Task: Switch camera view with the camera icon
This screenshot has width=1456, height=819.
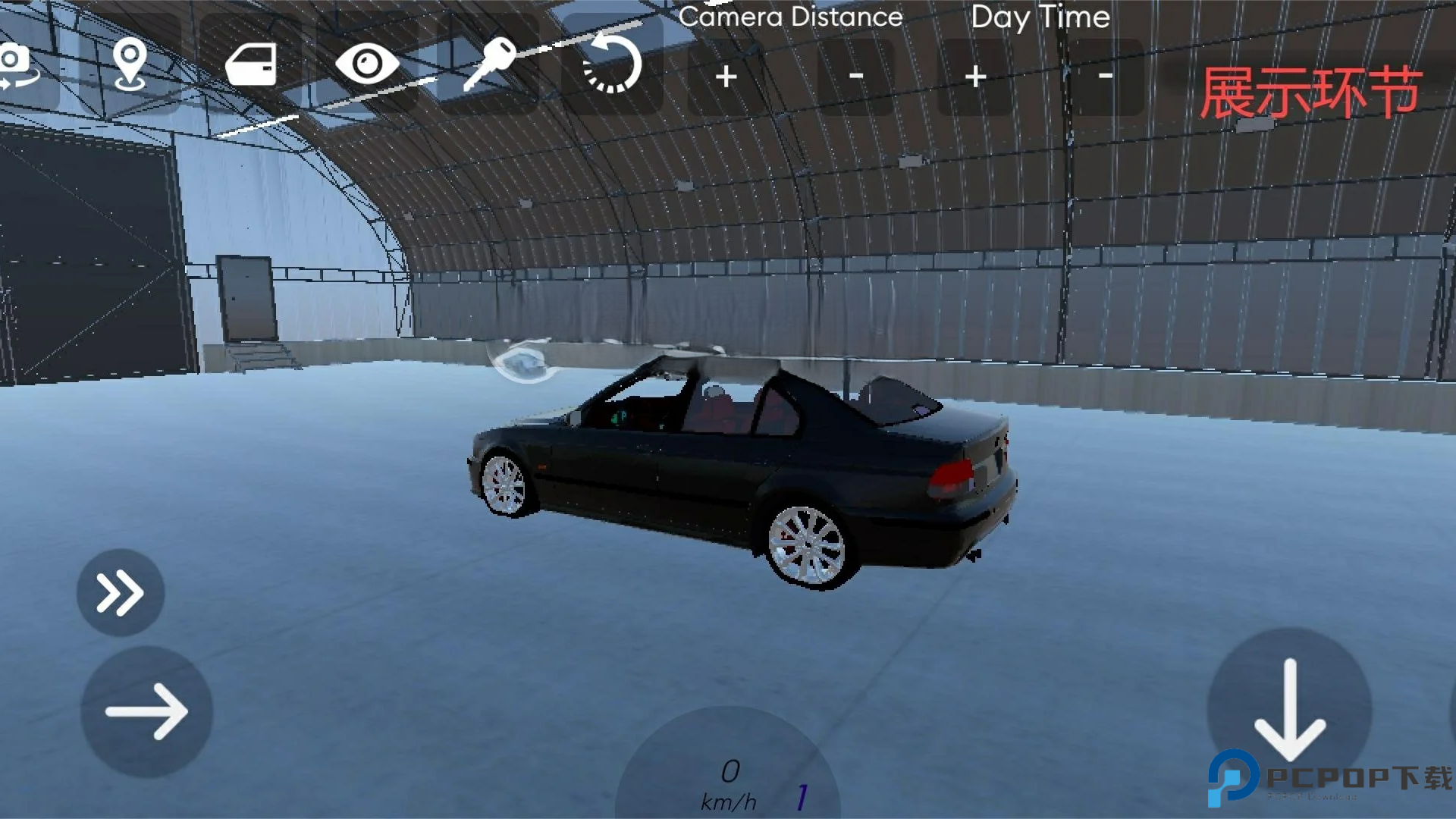Action: click(x=19, y=67)
